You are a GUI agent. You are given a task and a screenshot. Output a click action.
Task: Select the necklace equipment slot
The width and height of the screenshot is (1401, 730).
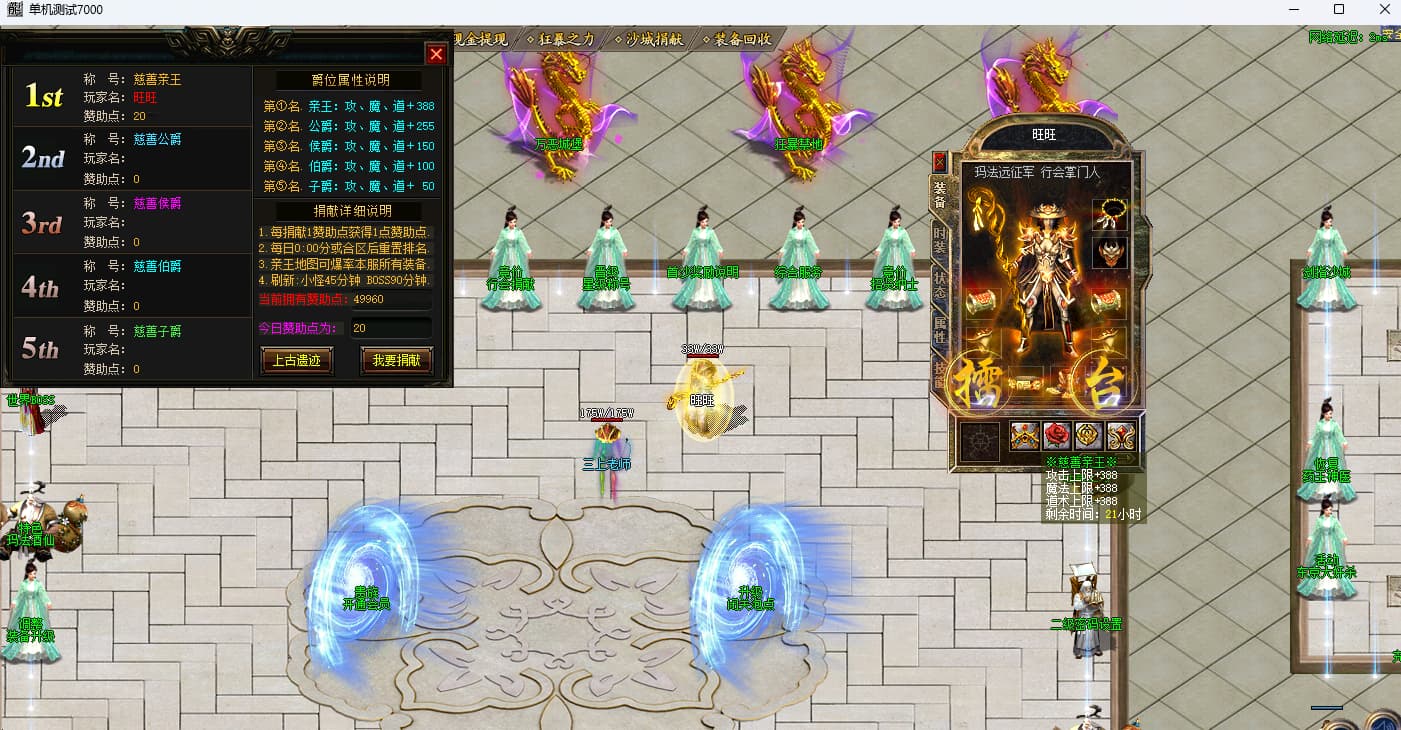(1110, 214)
